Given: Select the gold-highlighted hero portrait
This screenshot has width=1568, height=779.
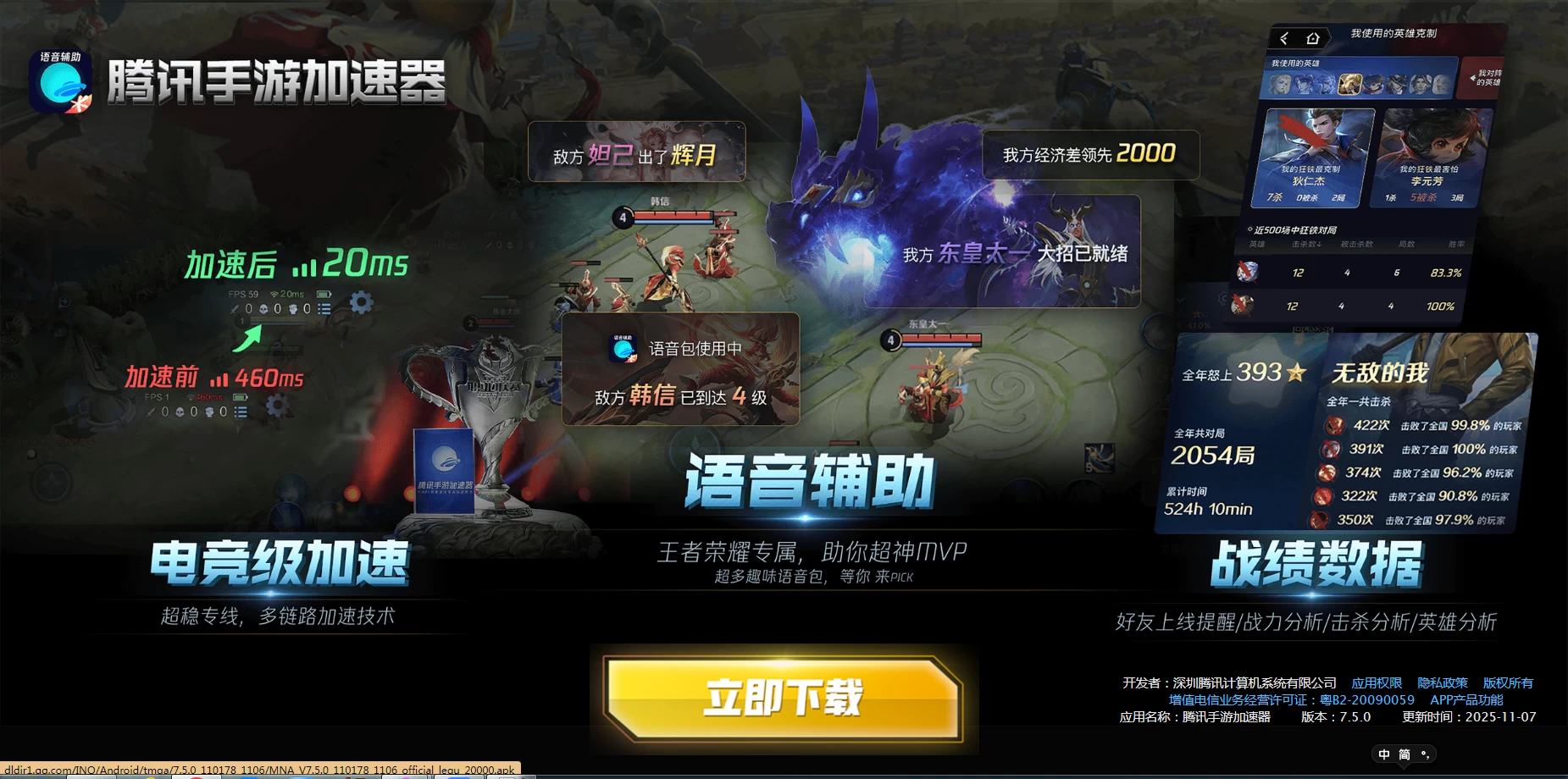Looking at the screenshot, I should [1349, 85].
